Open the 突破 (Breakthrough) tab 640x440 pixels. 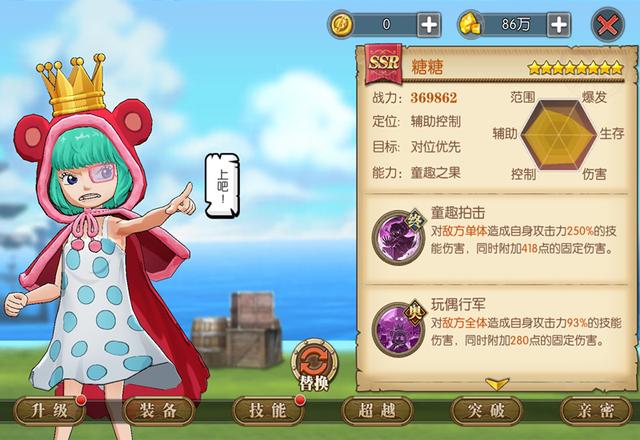pyautogui.click(x=487, y=411)
